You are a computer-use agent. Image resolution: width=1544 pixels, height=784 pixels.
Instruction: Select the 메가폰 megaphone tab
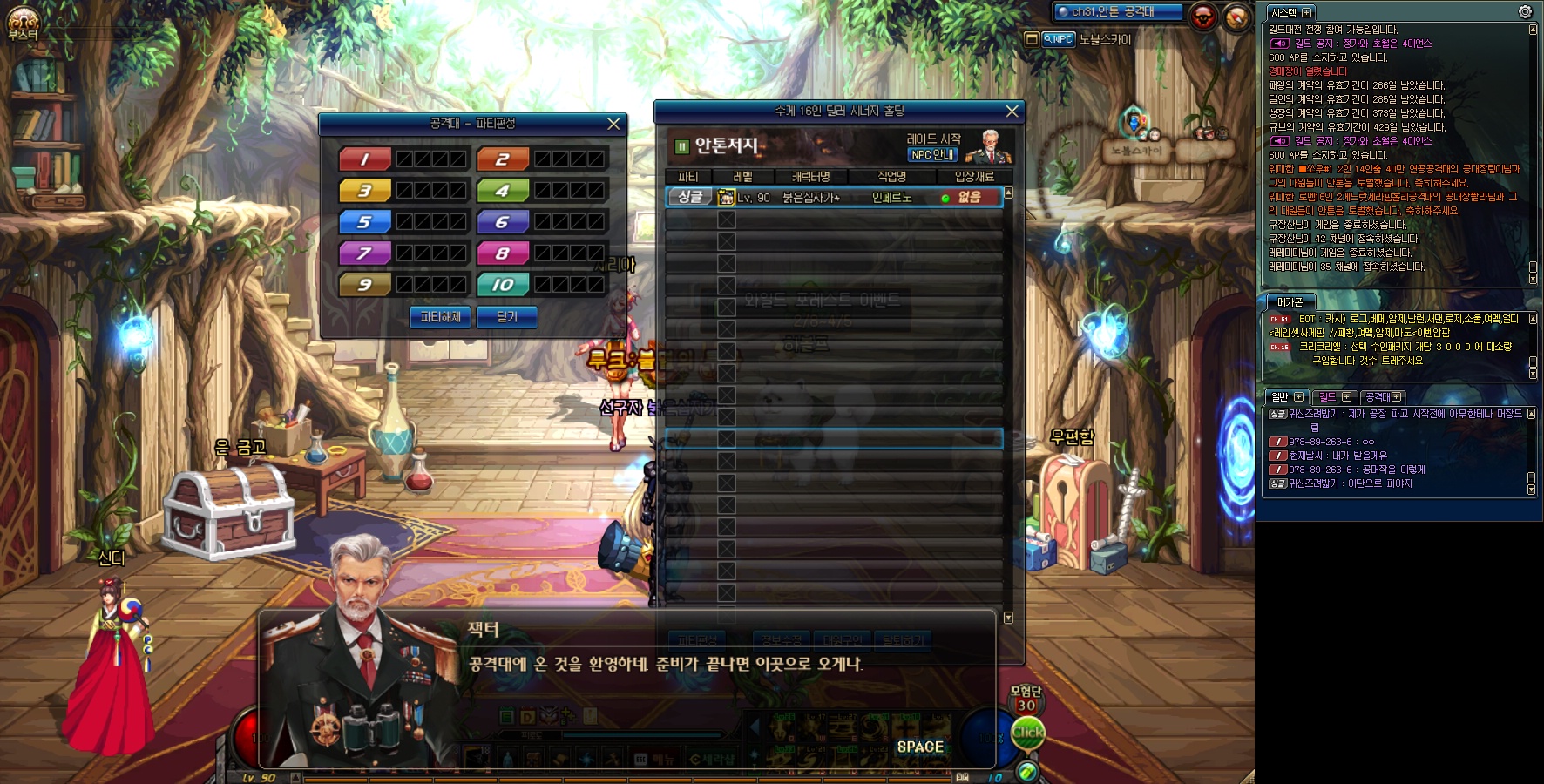(1290, 302)
